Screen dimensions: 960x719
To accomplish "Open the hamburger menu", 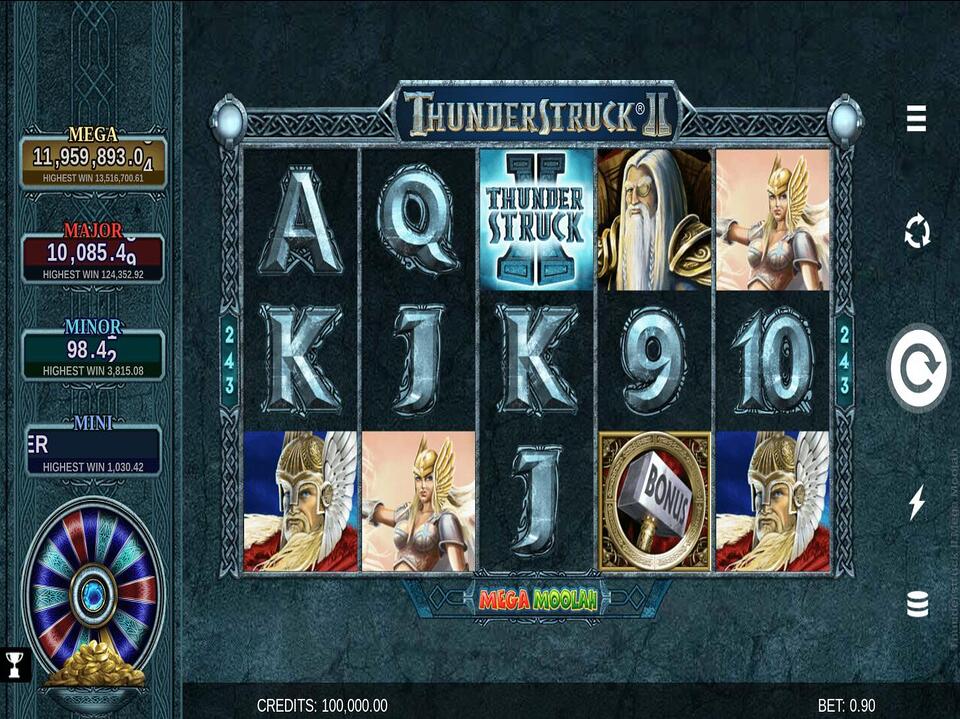I will click(916, 118).
